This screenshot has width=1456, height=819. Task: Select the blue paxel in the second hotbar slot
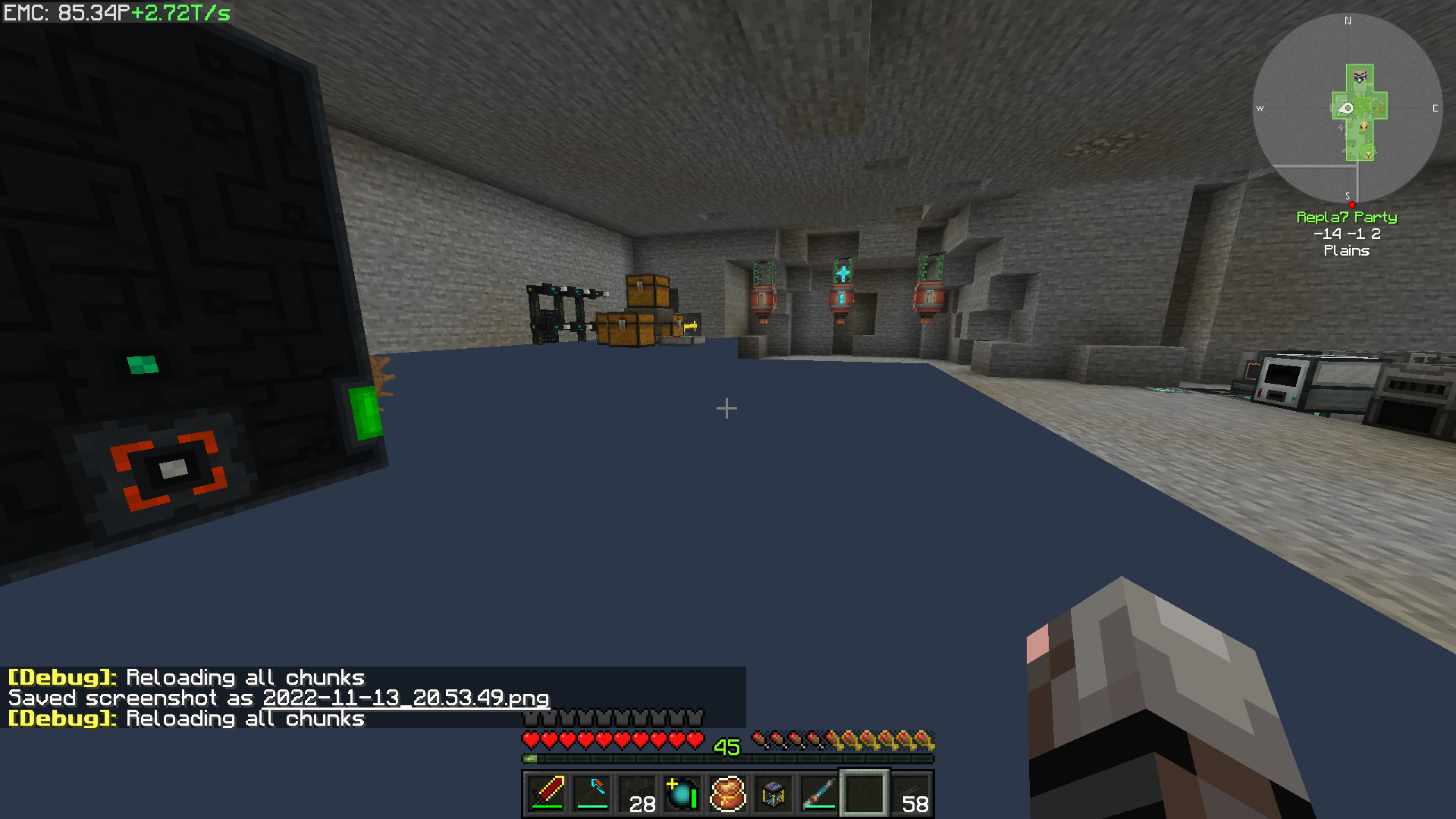591,795
